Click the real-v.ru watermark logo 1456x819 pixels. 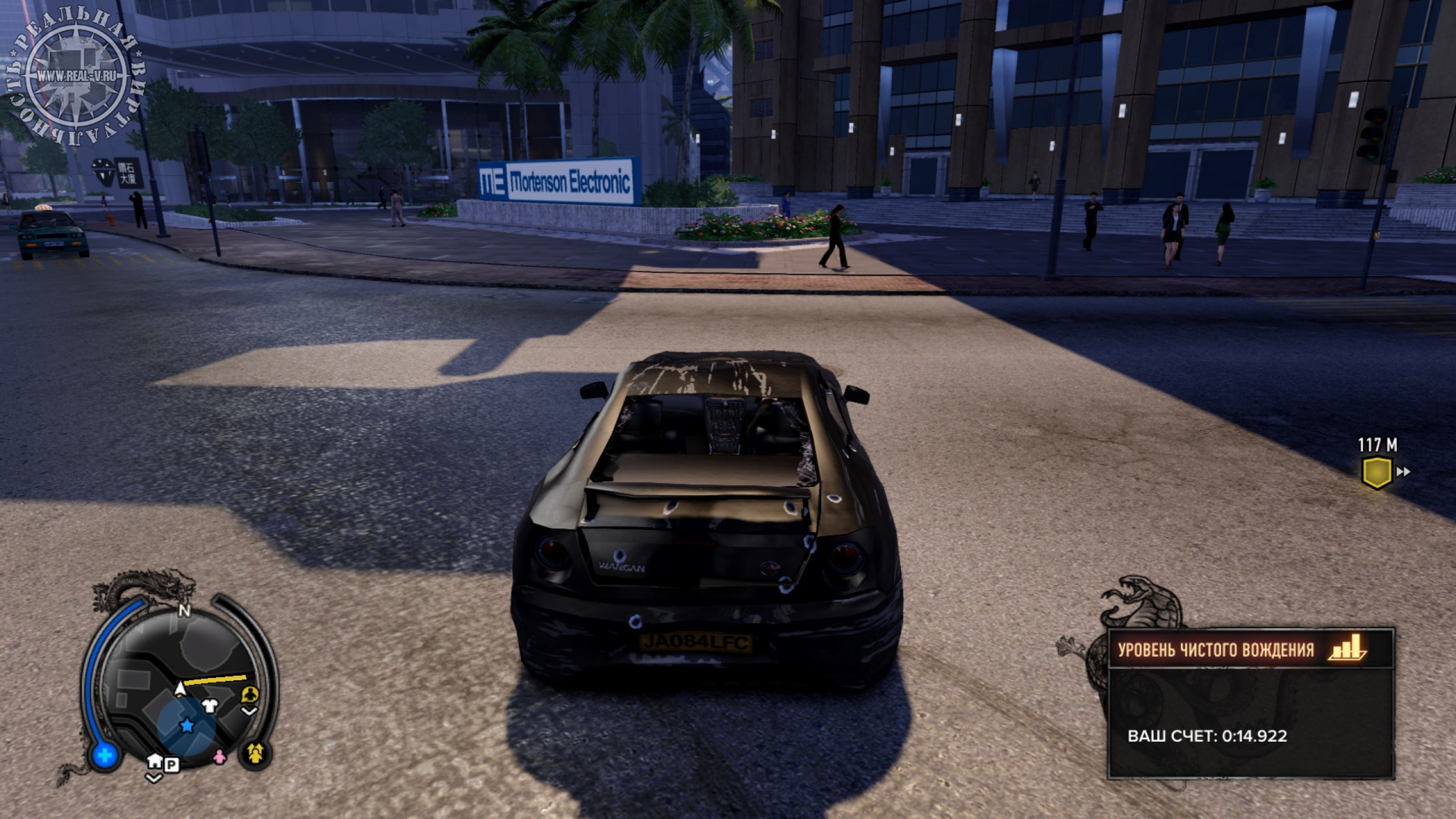(76, 75)
